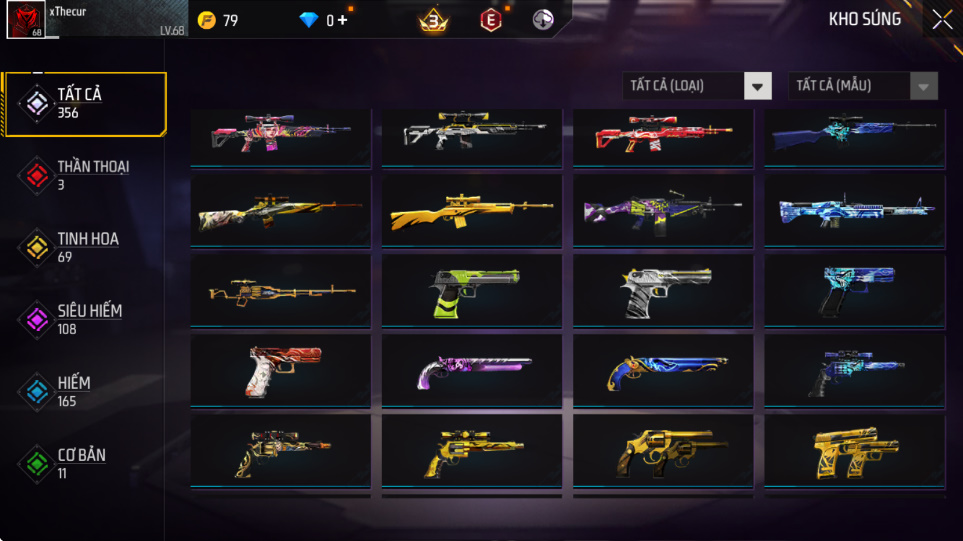
Task: Select the Tất Cả category tab
Action: [83, 103]
